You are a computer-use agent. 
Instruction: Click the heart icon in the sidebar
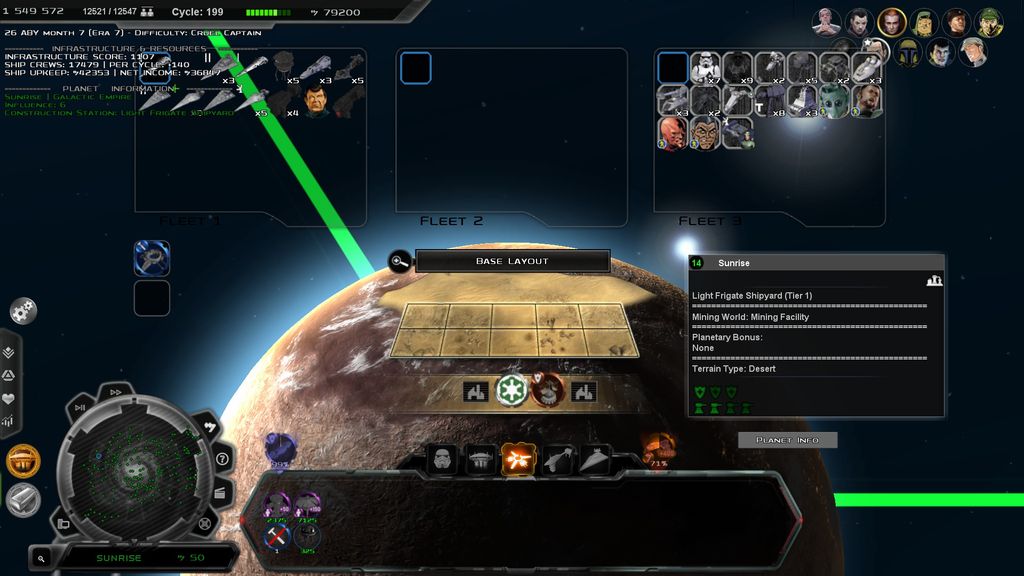coord(9,398)
